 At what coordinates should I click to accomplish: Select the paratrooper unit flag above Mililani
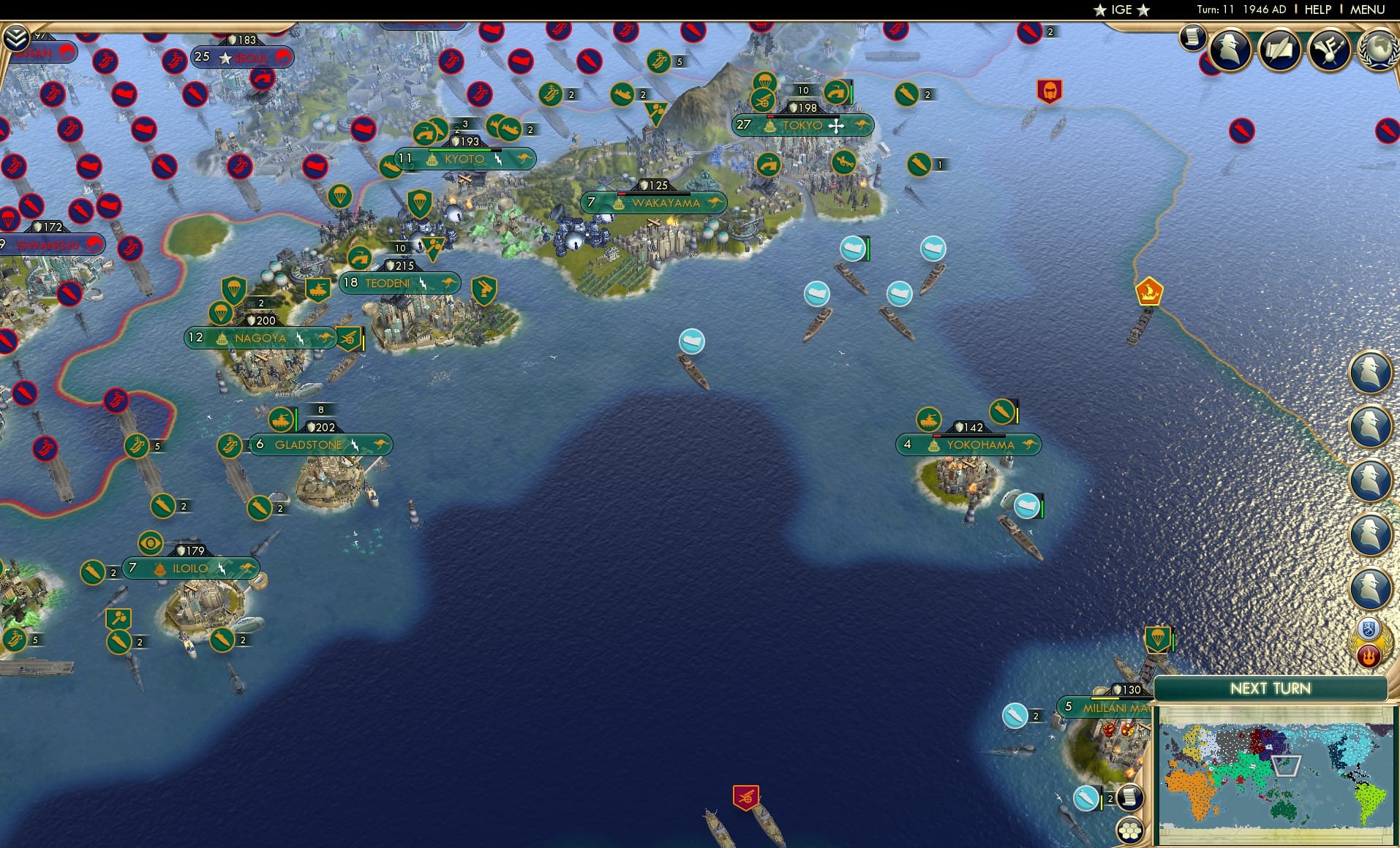(1158, 639)
